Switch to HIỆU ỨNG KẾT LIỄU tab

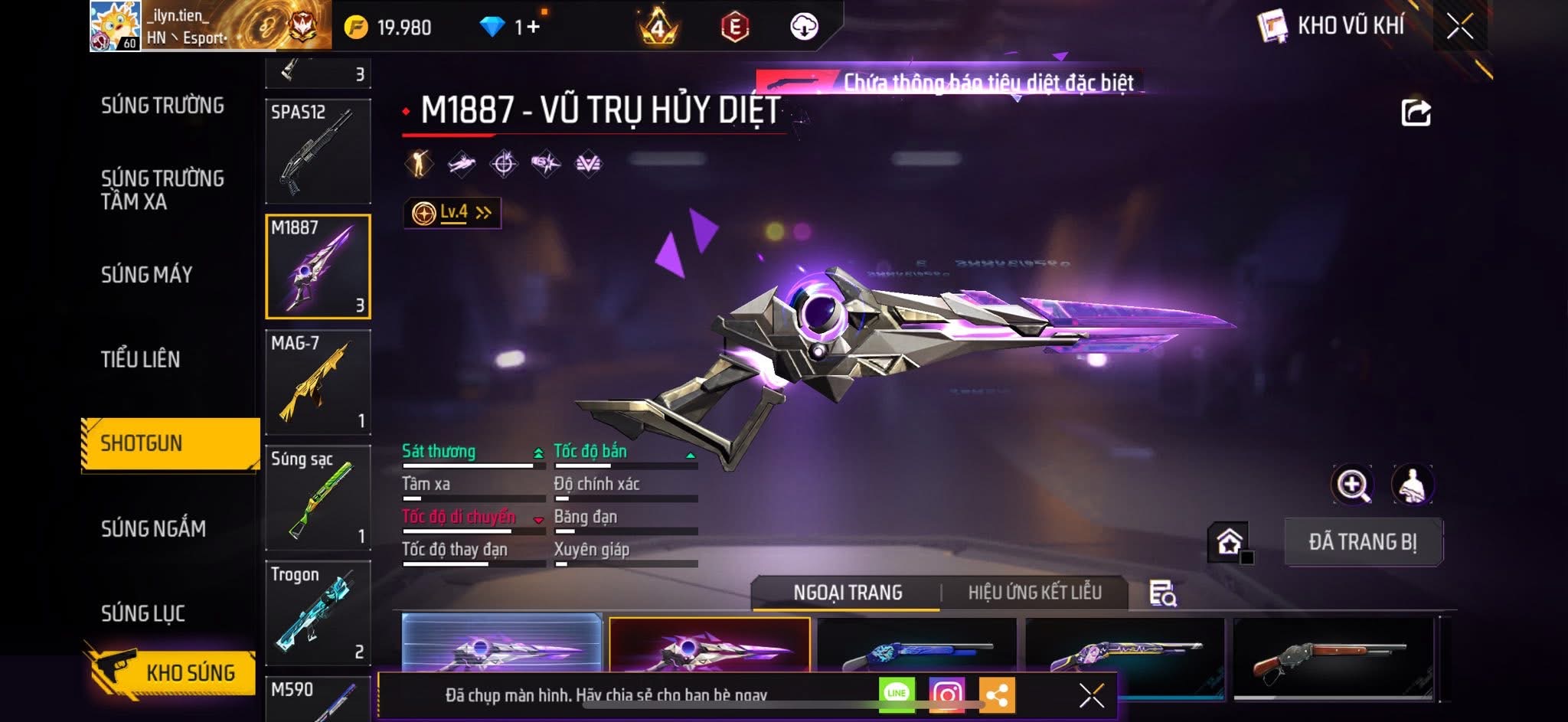pyautogui.click(x=1034, y=593)
